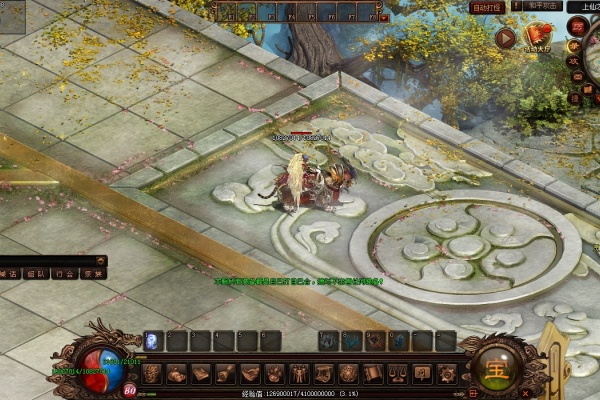600x400 pixels.
Task: Expand the red arrow on top shortcut bar
Action: click(385, 18)
